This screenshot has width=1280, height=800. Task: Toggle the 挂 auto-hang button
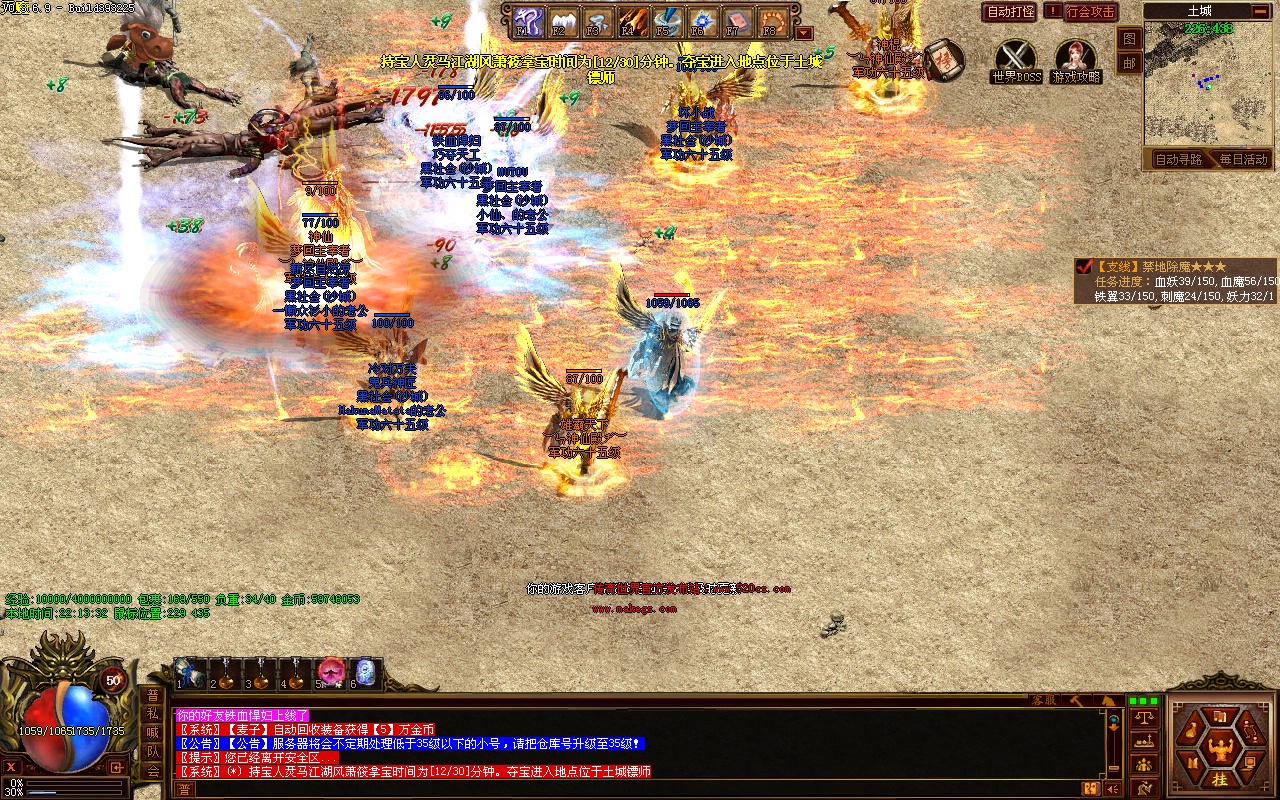pos(1220,779)
